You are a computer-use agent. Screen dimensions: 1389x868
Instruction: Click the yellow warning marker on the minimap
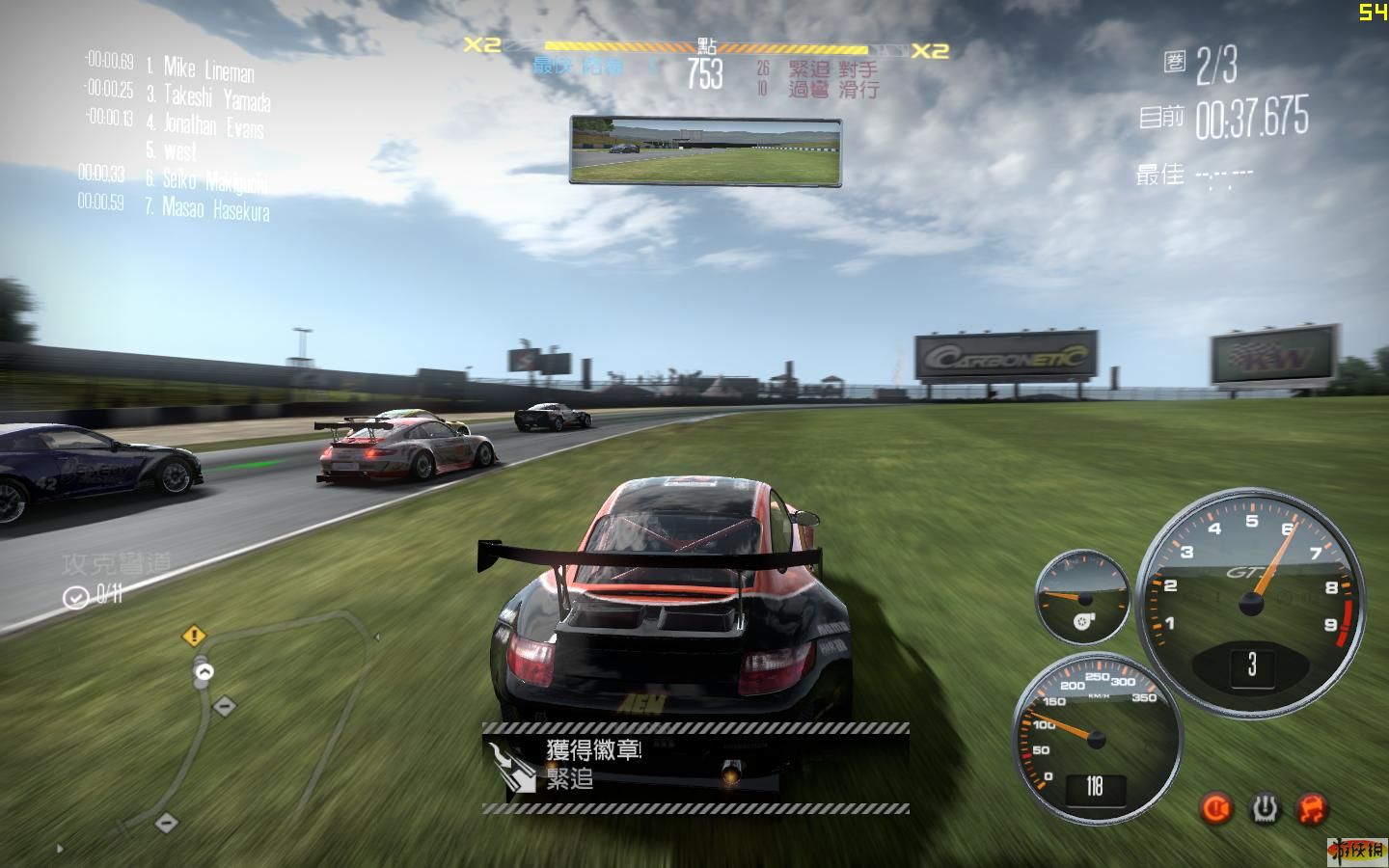coord(194,636)
